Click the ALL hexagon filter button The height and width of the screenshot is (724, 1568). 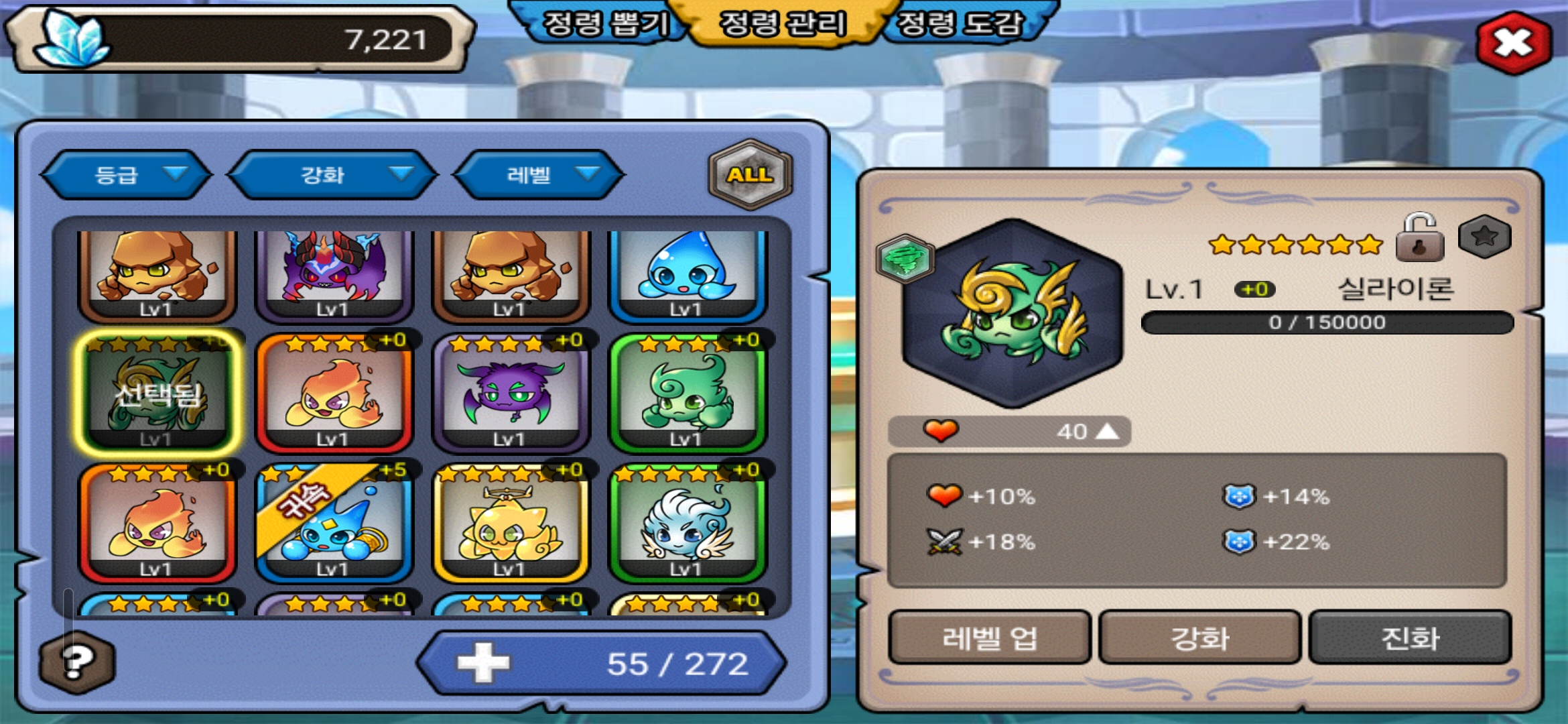coord(750,175)
